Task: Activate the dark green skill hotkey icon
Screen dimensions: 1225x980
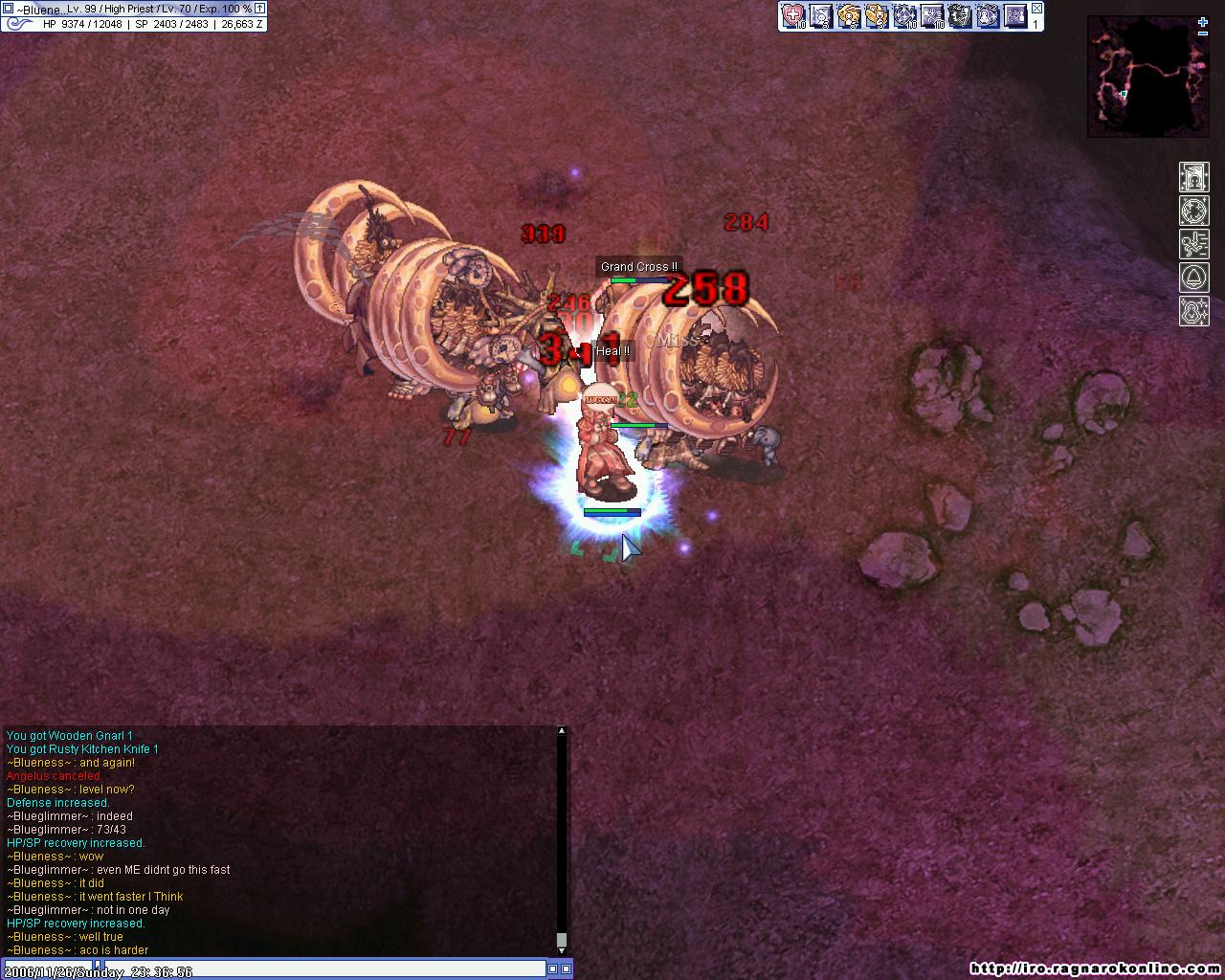Action: pos(959,15)
